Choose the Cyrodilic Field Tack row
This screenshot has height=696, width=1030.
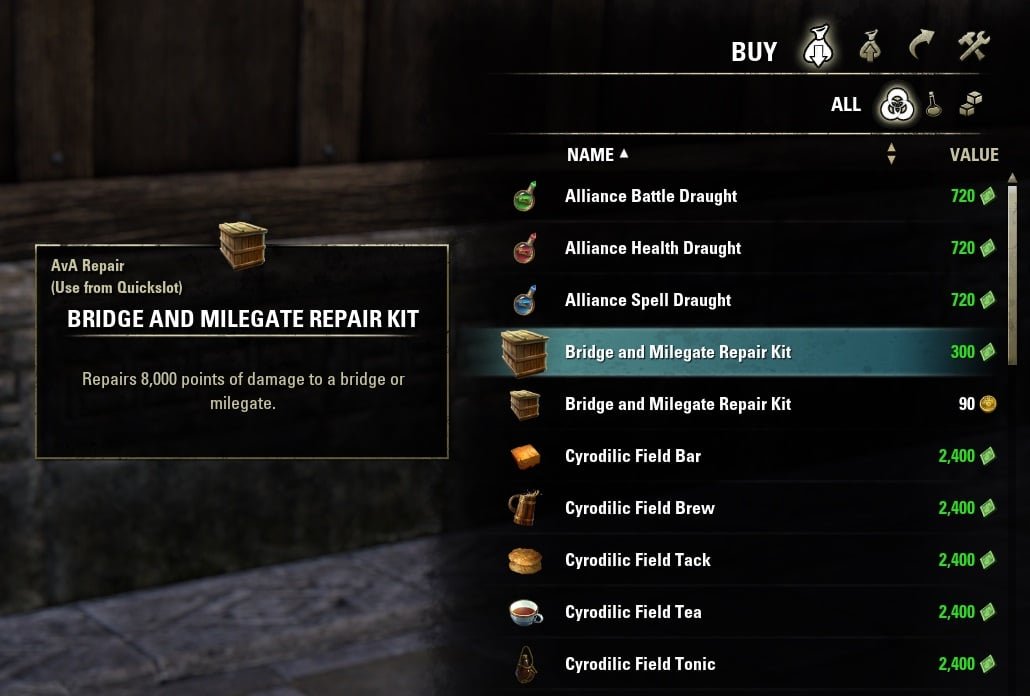point(638,560)
